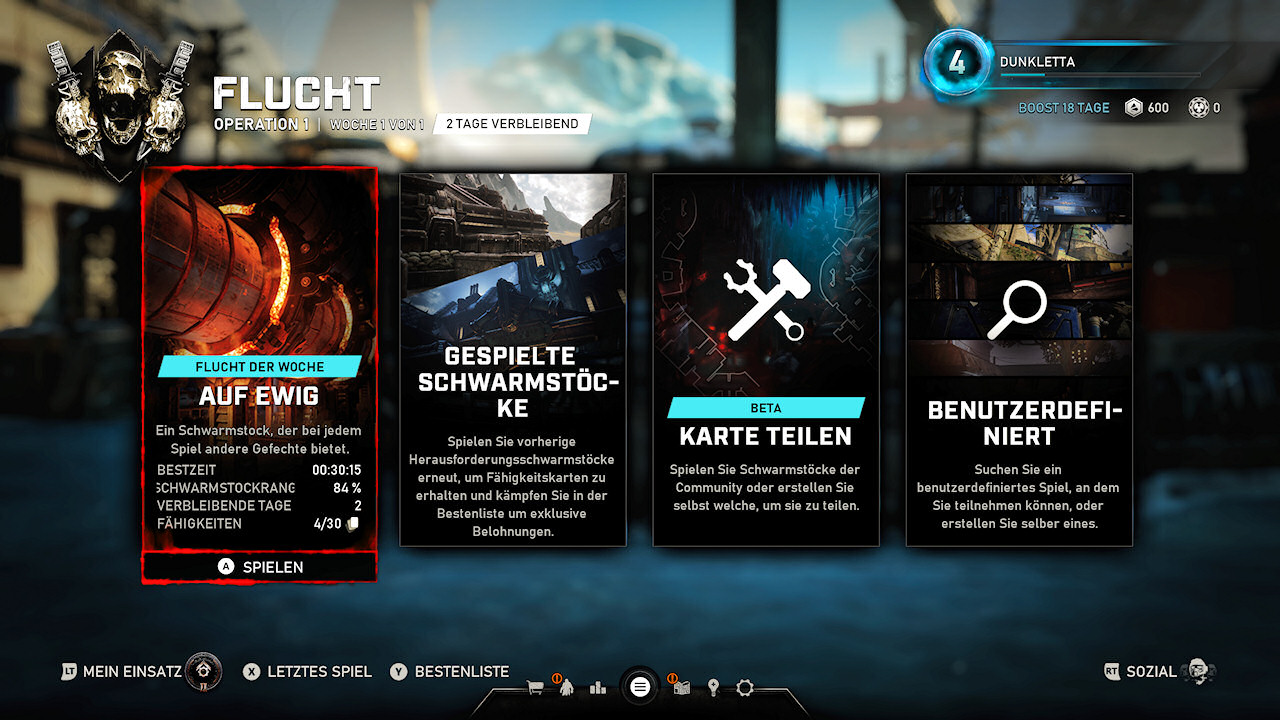Choose the Karte Teilen beta card
Viewport: 1280px width, 720px height.
coord(766,360)
